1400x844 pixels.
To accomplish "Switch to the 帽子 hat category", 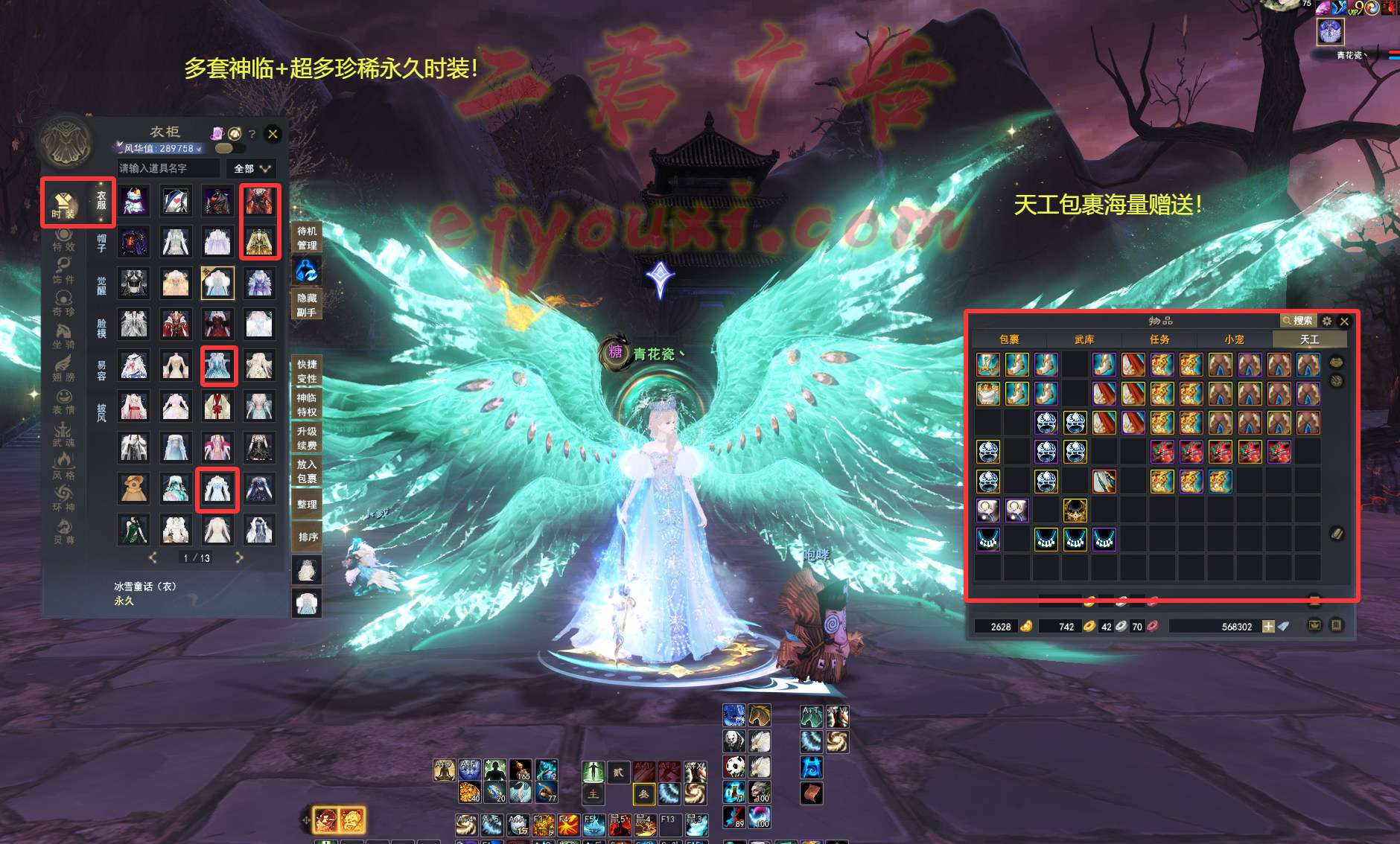I will [x=101, y=243].
